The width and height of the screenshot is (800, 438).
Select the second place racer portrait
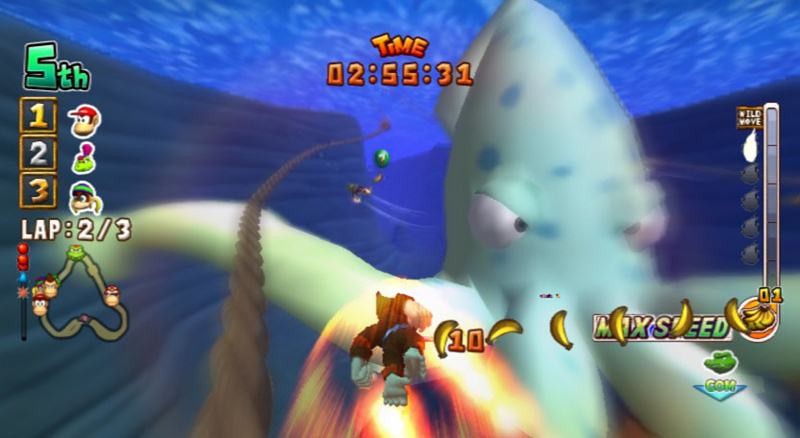pyautogui.click(x=83, y=156)
